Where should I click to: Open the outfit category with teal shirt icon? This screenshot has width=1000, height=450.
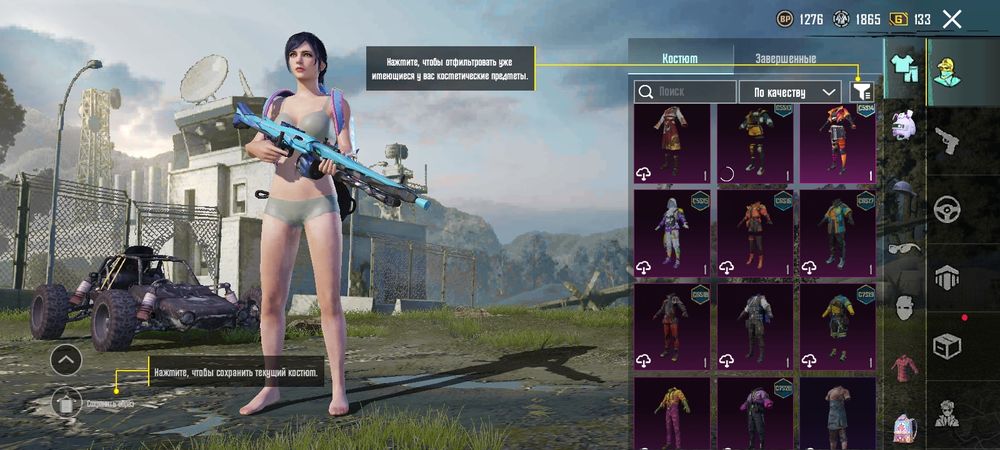click(905, 70)
